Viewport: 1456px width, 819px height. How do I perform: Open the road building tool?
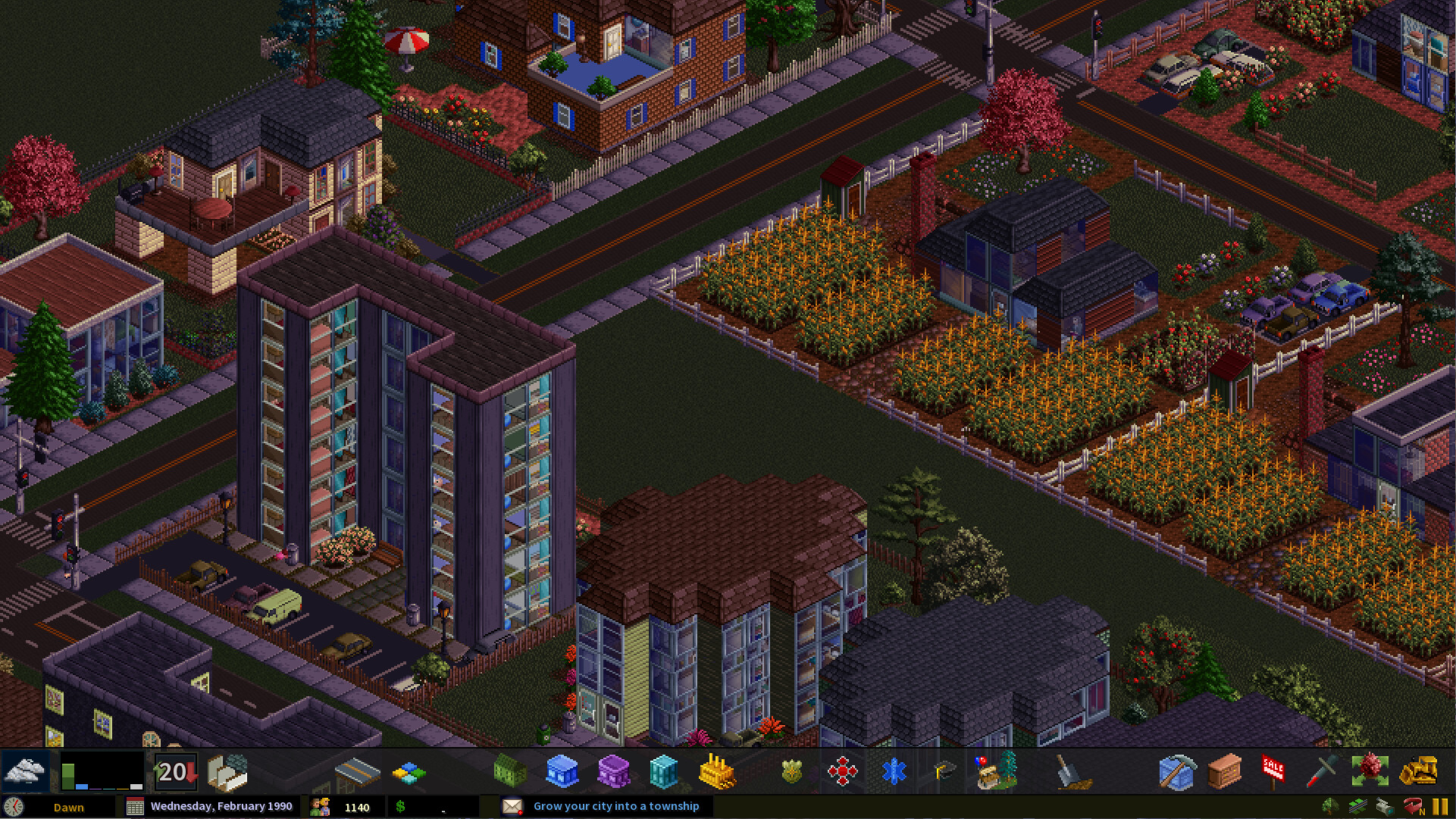click(356, 773)
